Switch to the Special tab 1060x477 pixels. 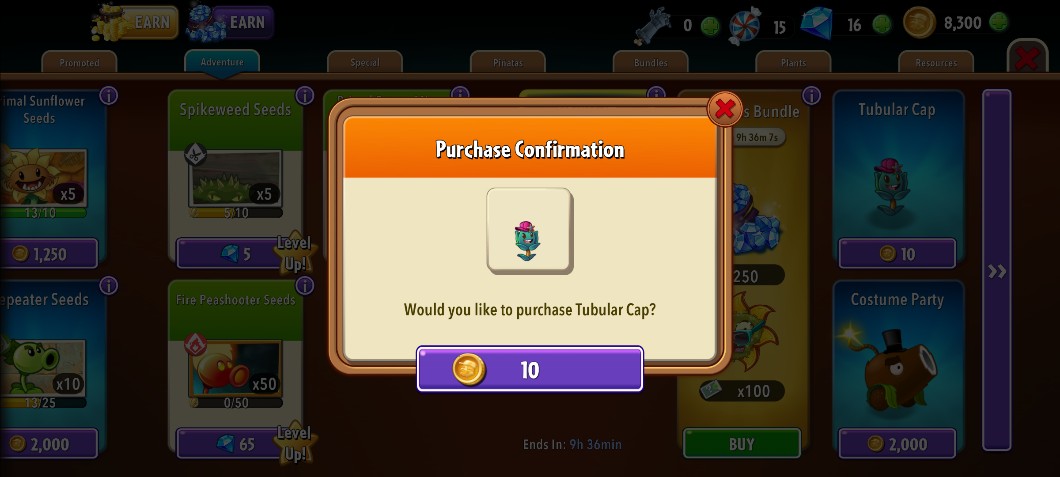(x=365, y=62)
